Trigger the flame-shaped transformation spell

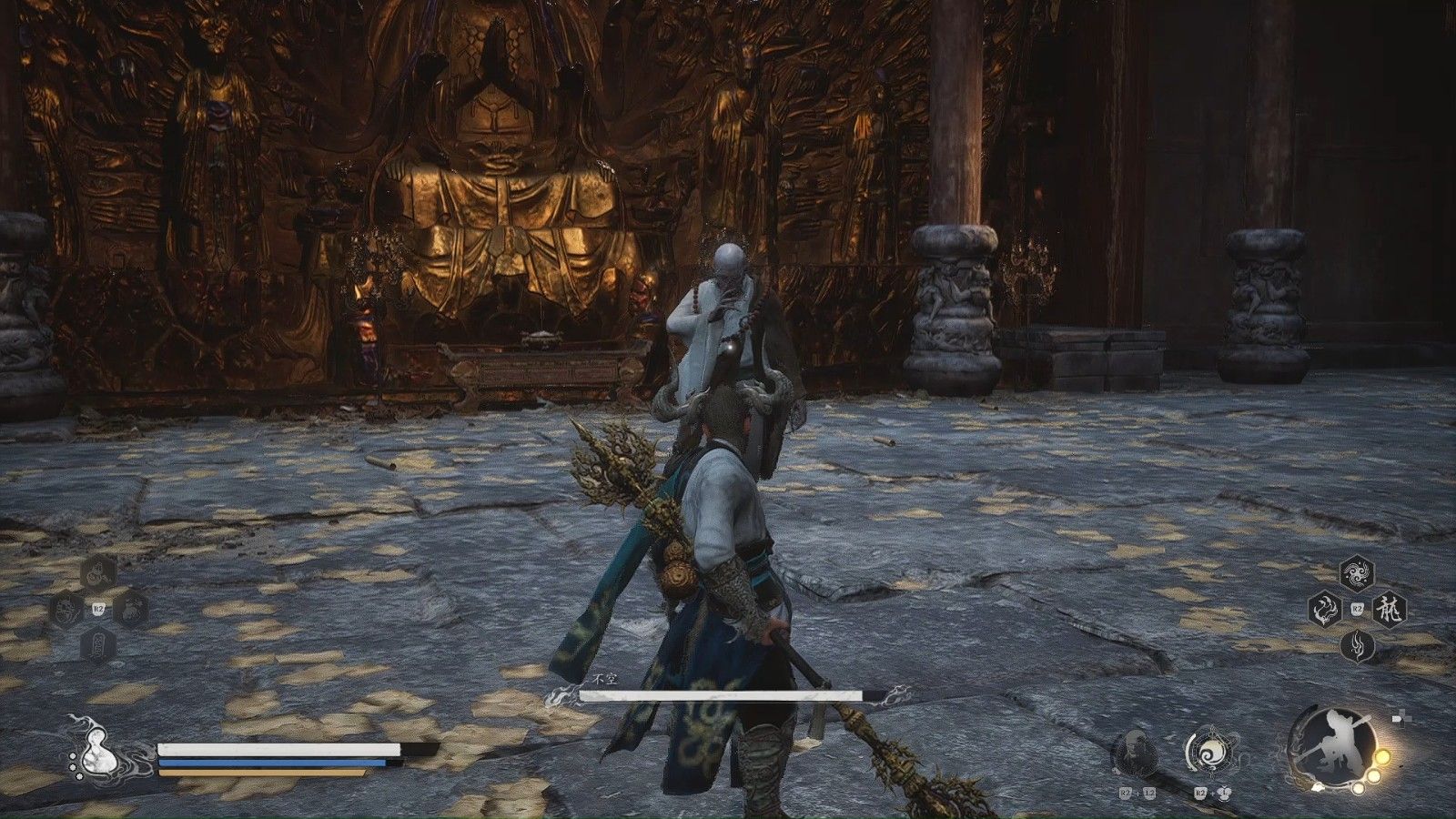click(x=1357, y=646)
